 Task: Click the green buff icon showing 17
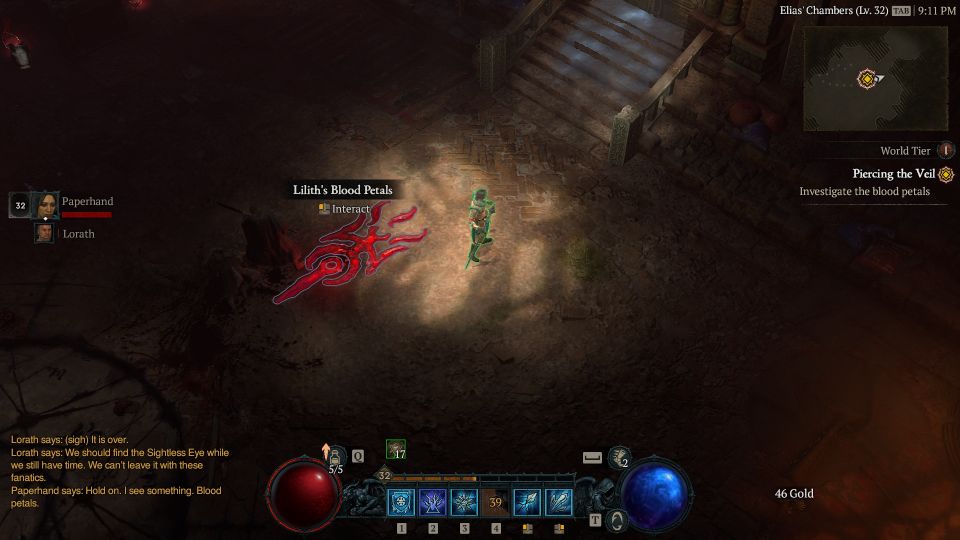pos(396,450)
